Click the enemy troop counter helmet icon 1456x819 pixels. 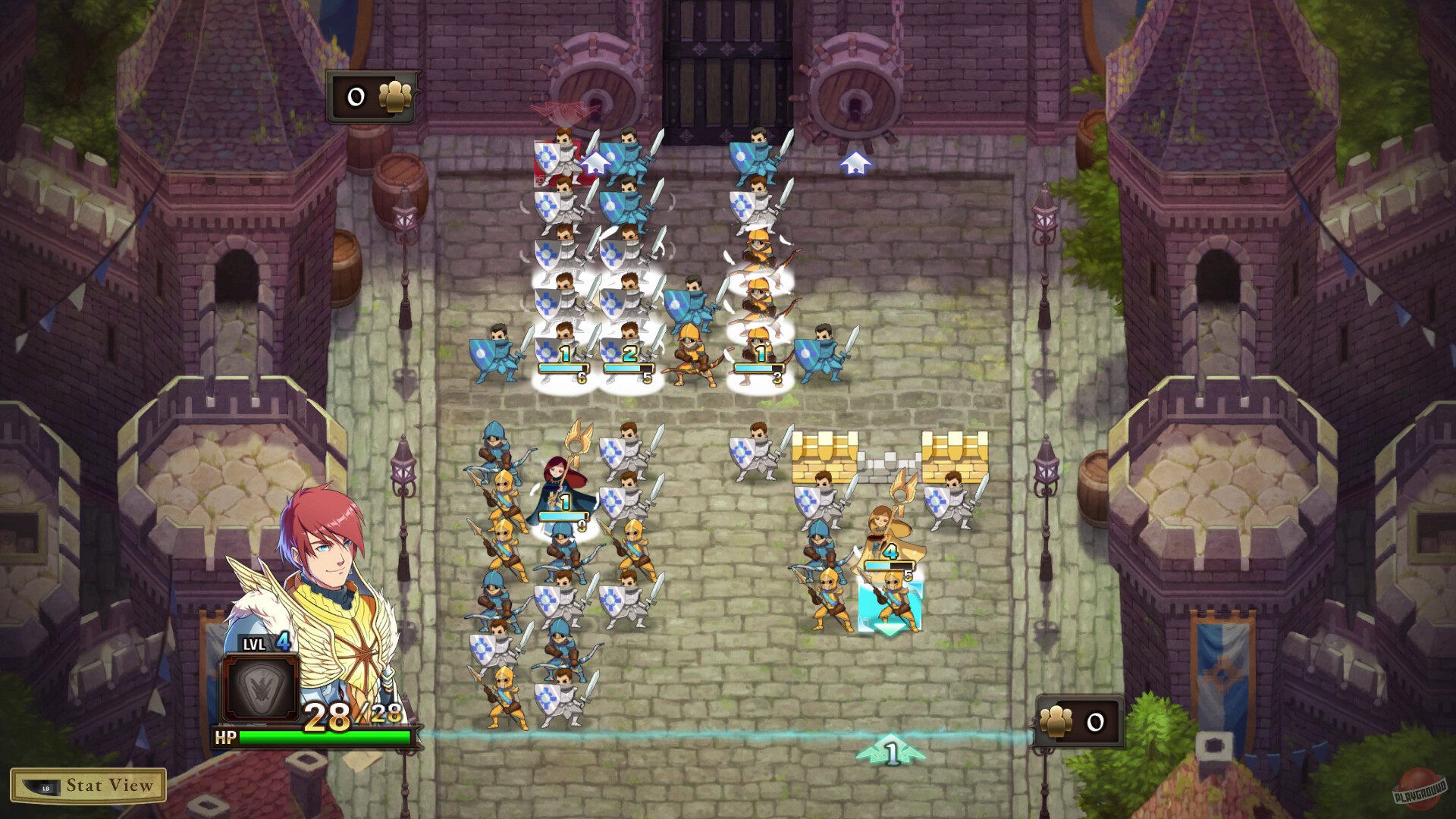tap(395, 97)
